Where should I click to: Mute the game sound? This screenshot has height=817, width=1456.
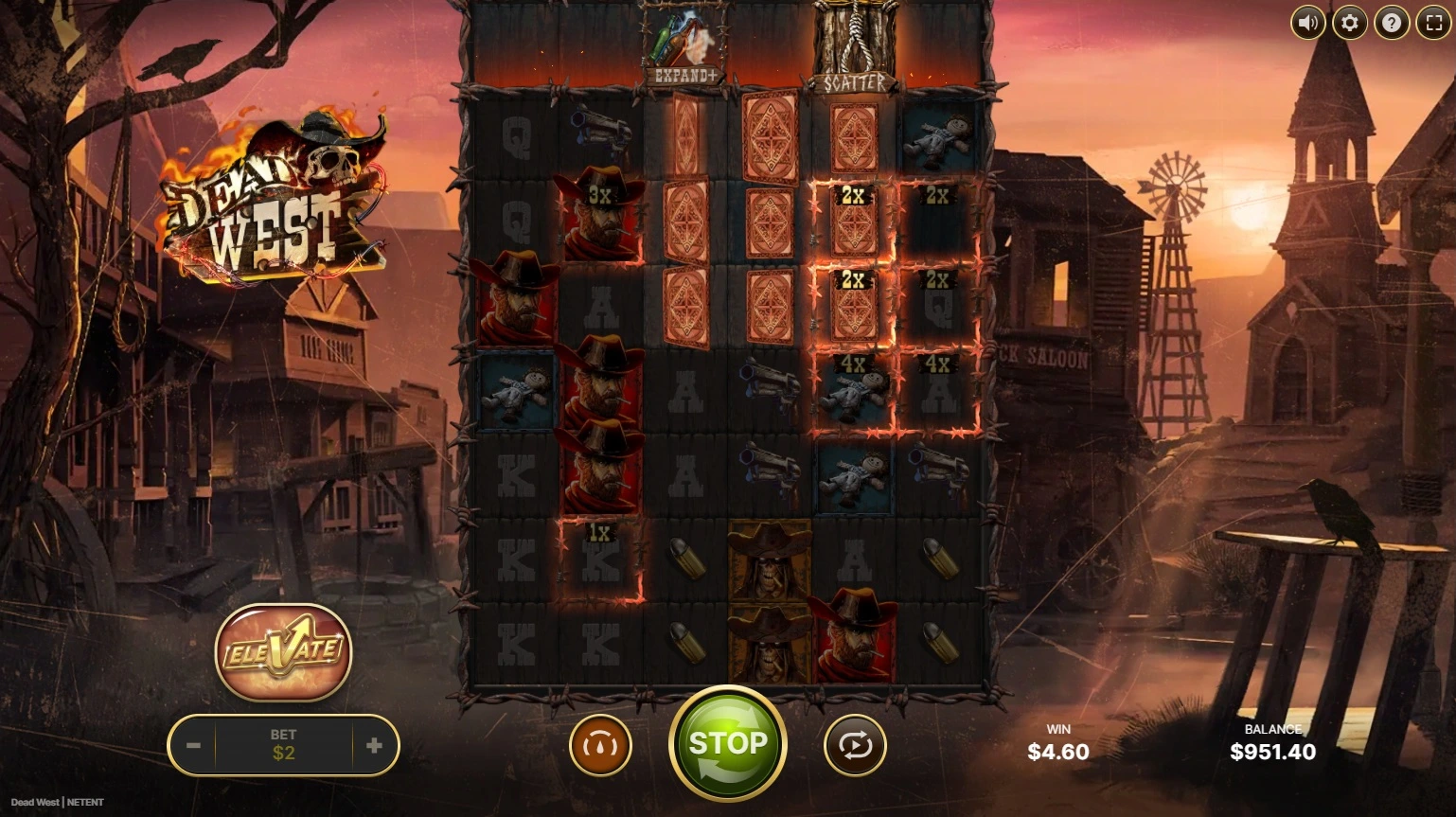click(1307, 23)
